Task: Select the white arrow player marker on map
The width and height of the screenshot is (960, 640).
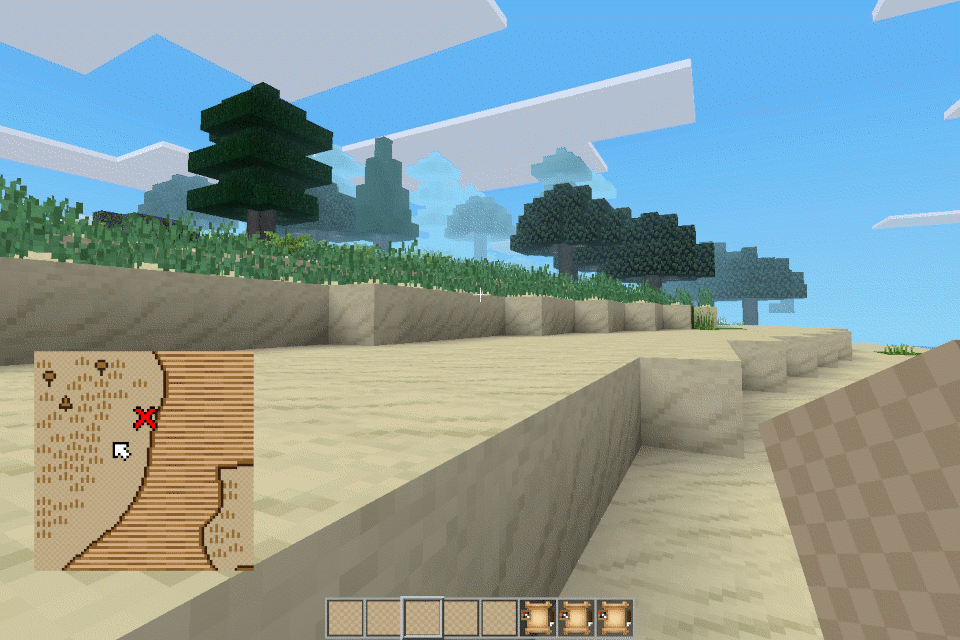Action: [121, 451]
